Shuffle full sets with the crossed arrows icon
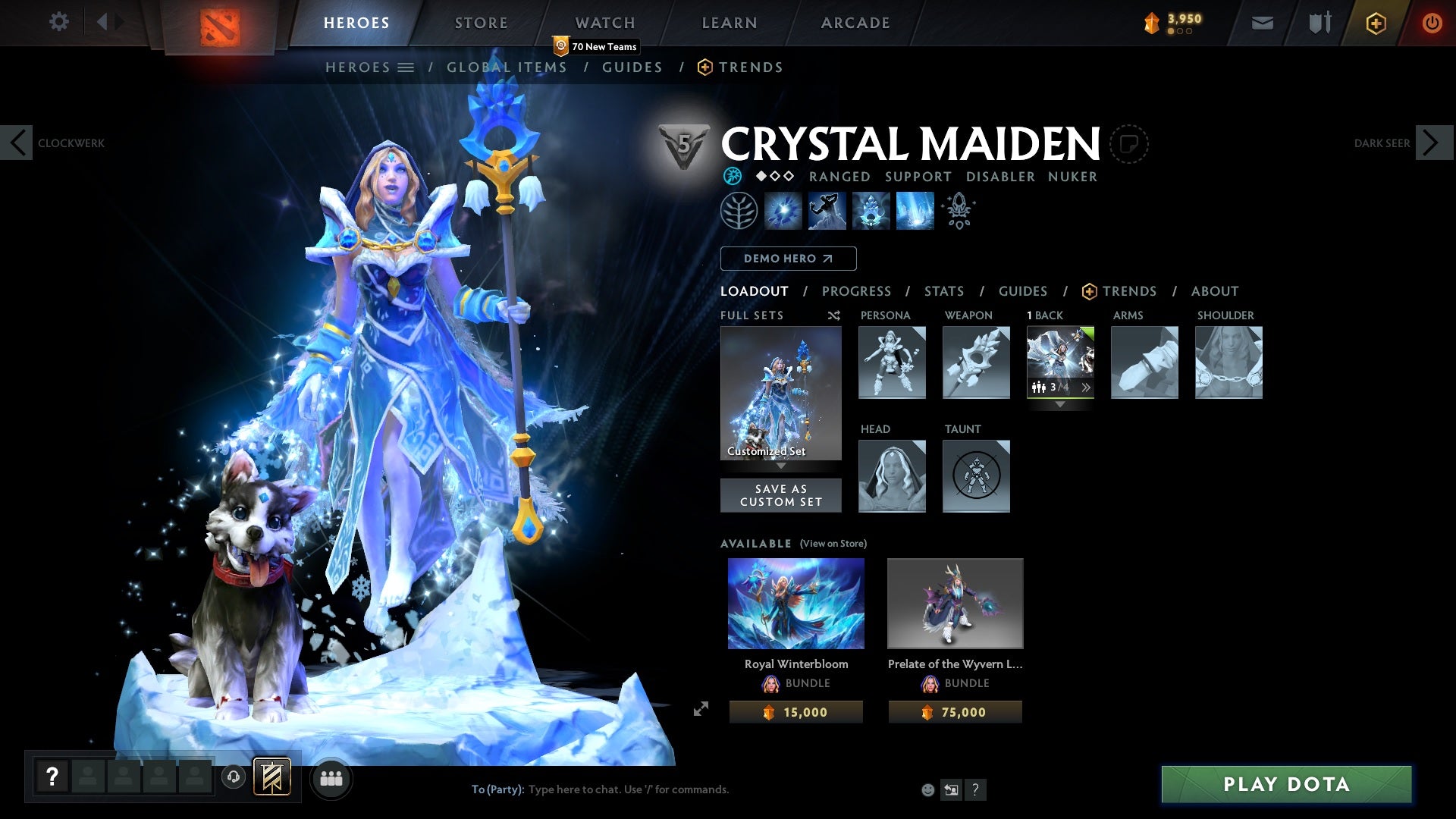The height and width of the screenshot is (819, 1456). tap(833, 315)
